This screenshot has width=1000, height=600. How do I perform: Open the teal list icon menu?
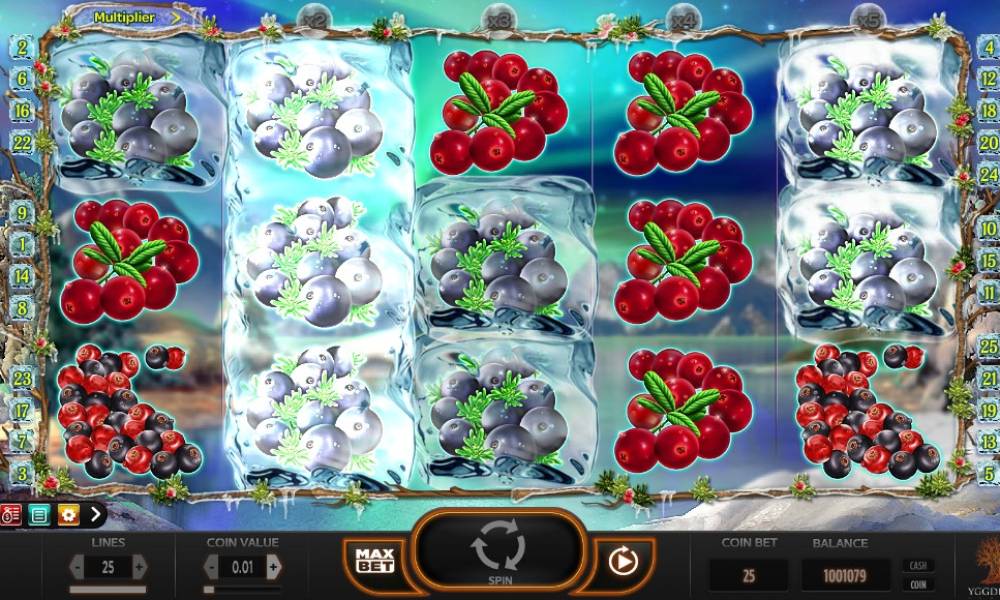click(39, 515)
